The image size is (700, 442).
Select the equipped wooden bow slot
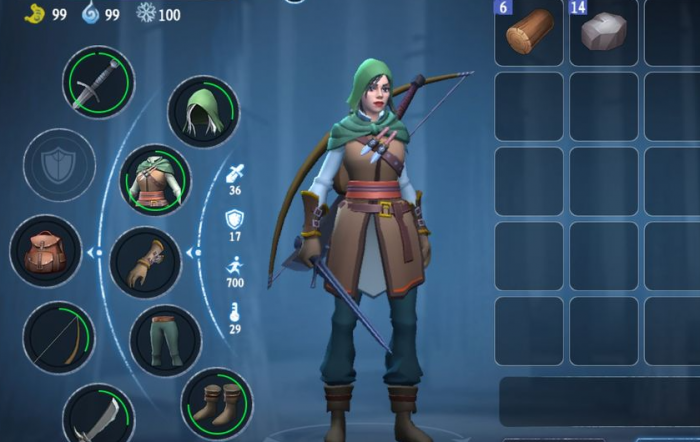(59, 337)
